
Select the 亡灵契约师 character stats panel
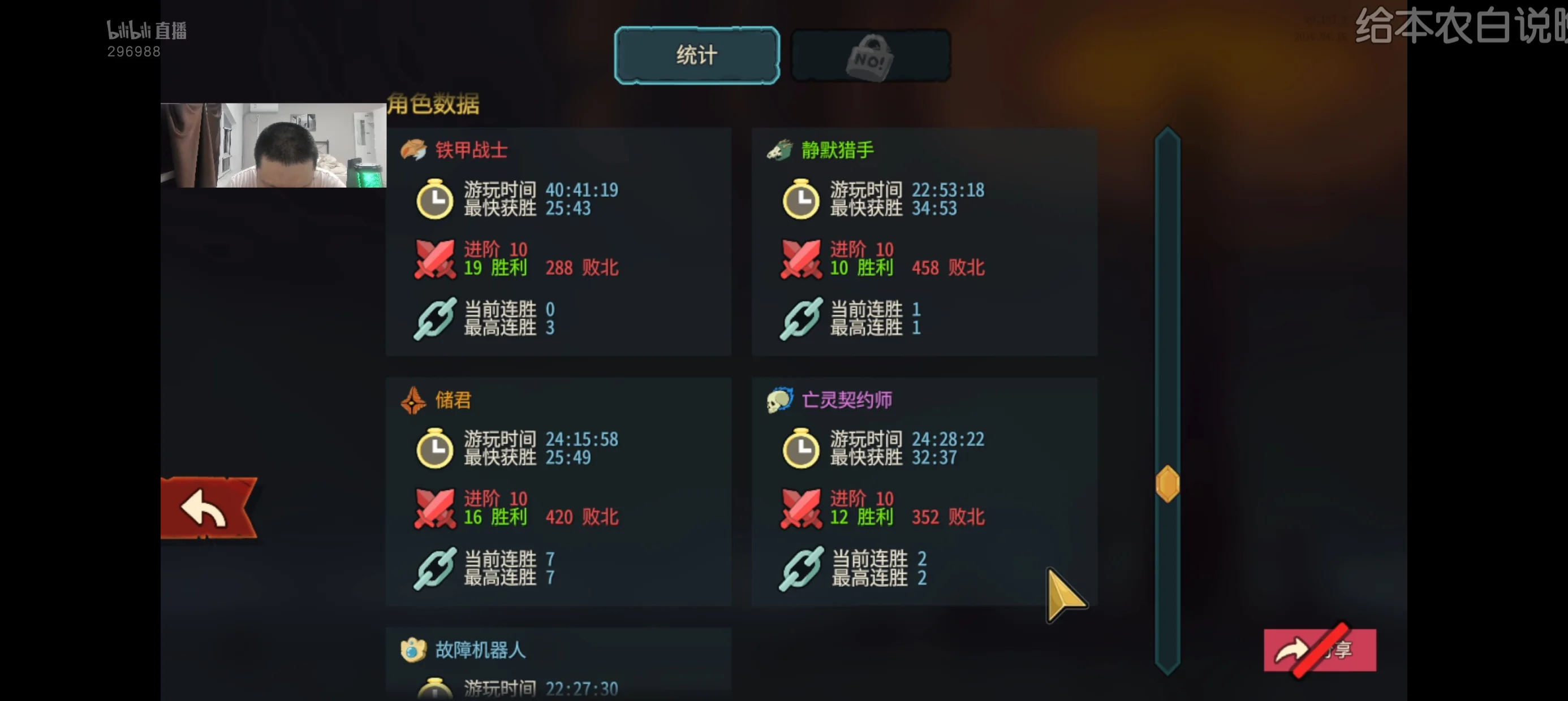click(924, 491)
